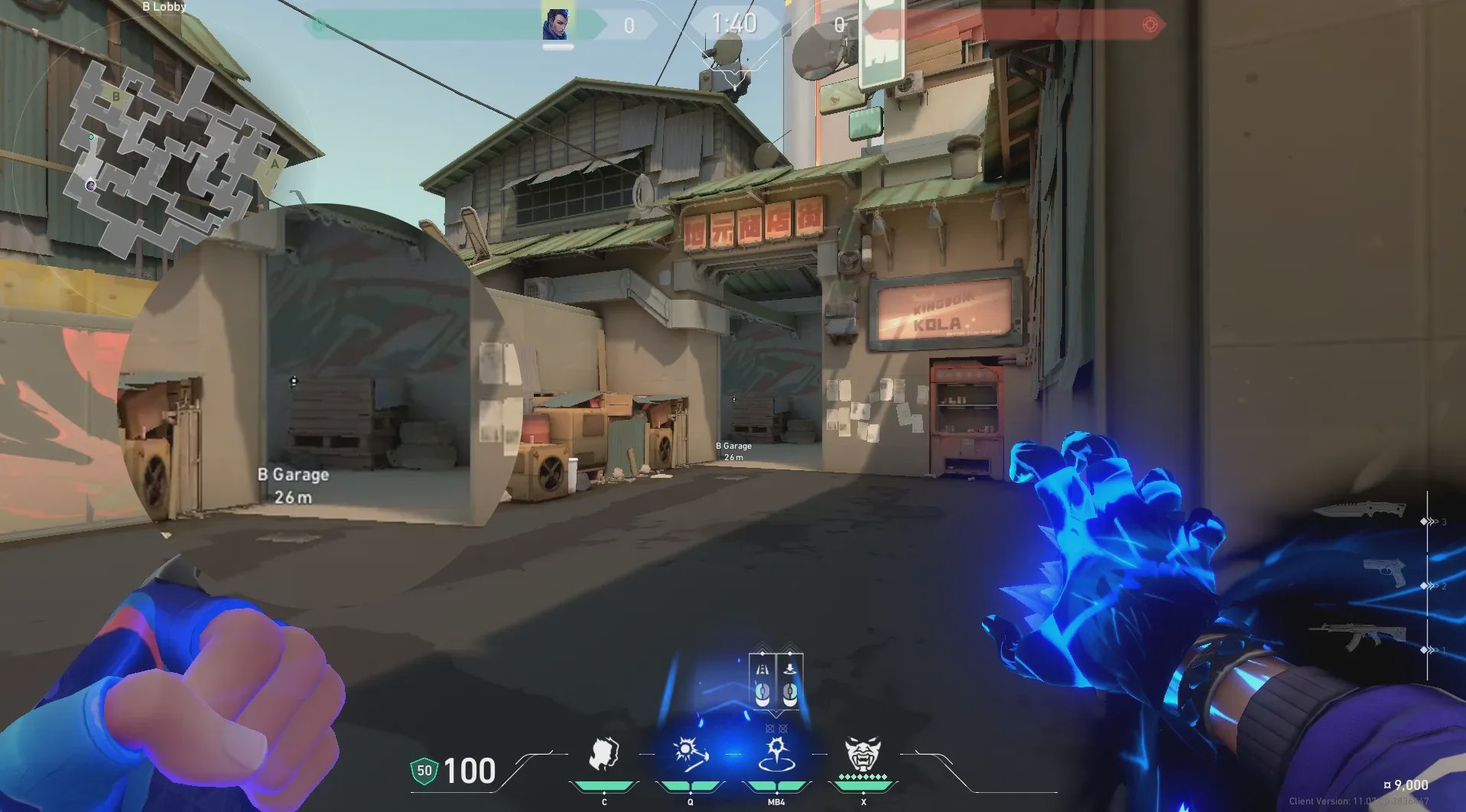Activate Yoru's Fakeout decoy ability icon
The width and height of the screenshot is (1466, 812).
[x=604, y=754]
